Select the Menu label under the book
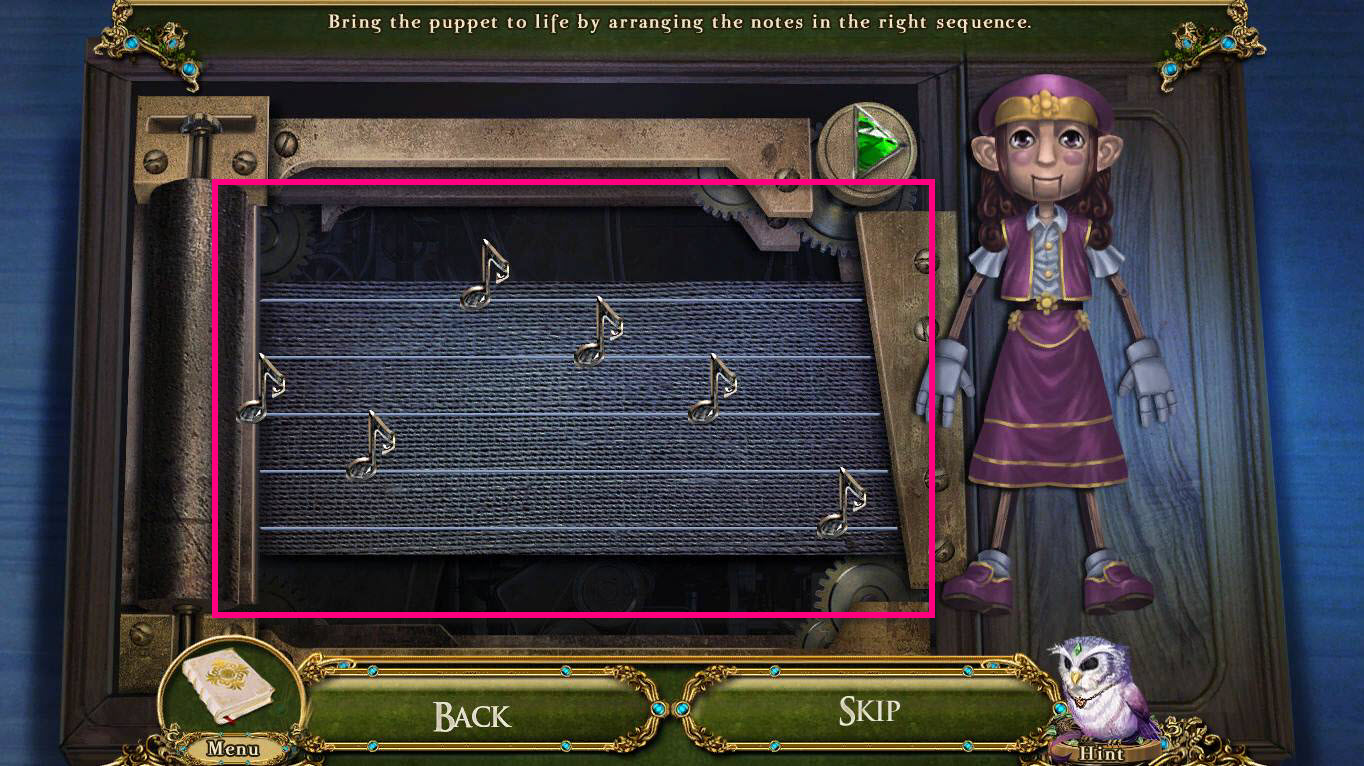The image size is (1364, 766). pos(234,749)
